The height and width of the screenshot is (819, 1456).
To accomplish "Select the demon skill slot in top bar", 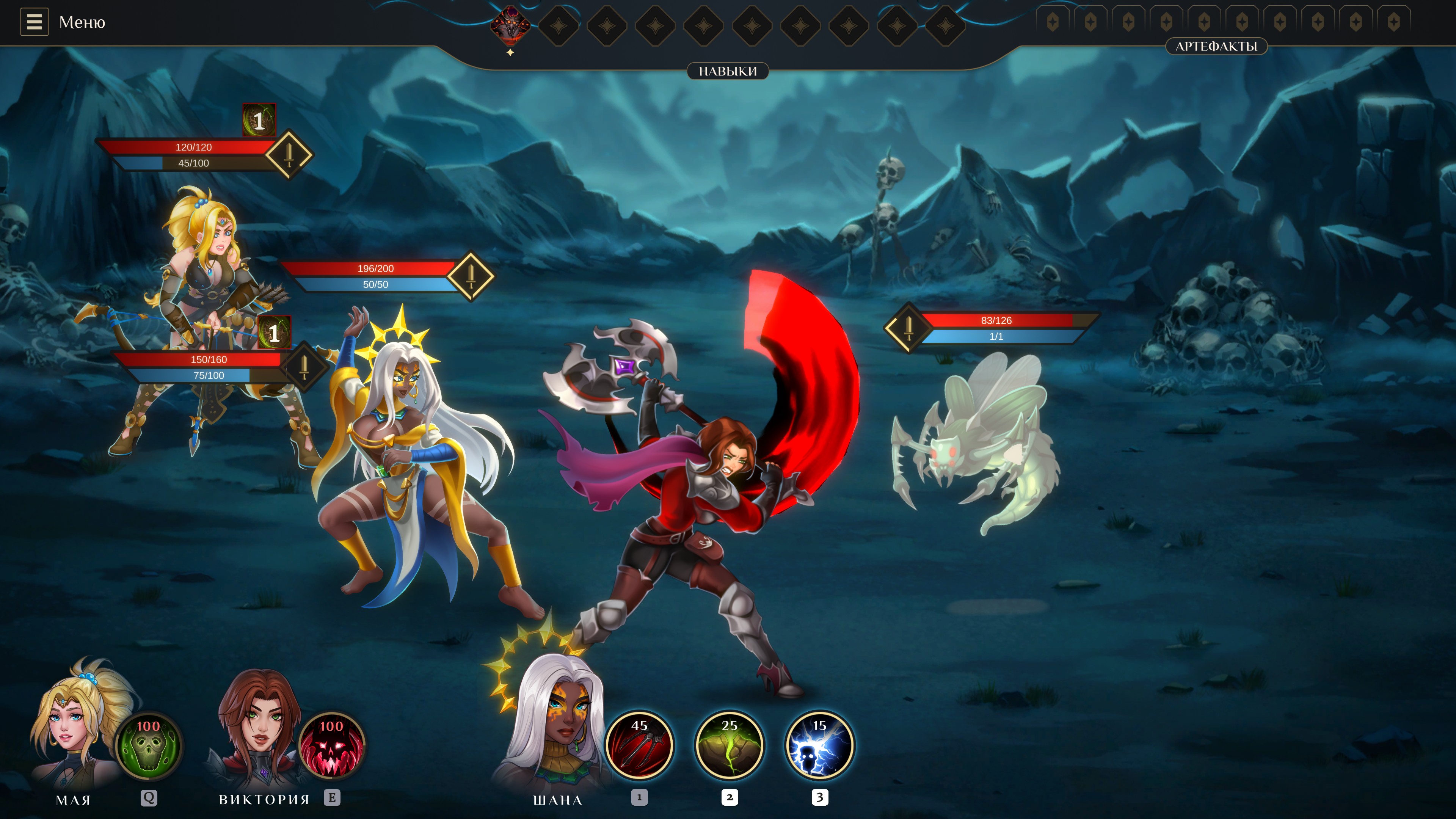I will click(510, 25).
